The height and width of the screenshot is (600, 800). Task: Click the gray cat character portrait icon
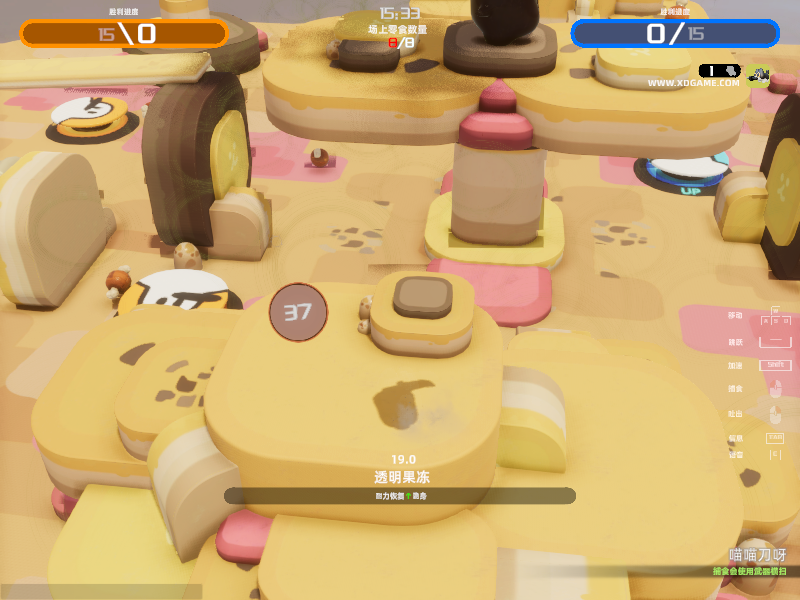758,73
